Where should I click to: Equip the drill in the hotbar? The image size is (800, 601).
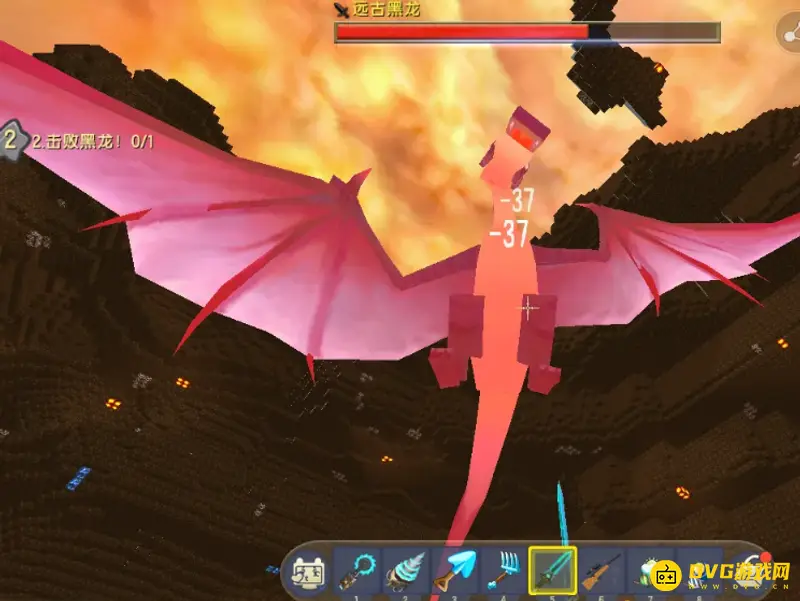(x=405, y=573)
